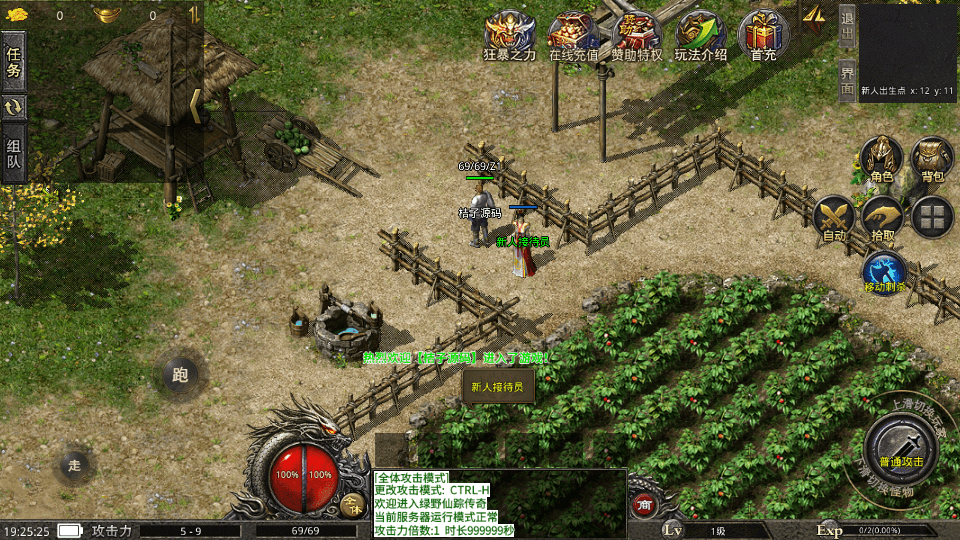The height and width of the screenshot is (540, 960).
Task: Open the 角色 character sheet
Action: (x=881, y=159)
